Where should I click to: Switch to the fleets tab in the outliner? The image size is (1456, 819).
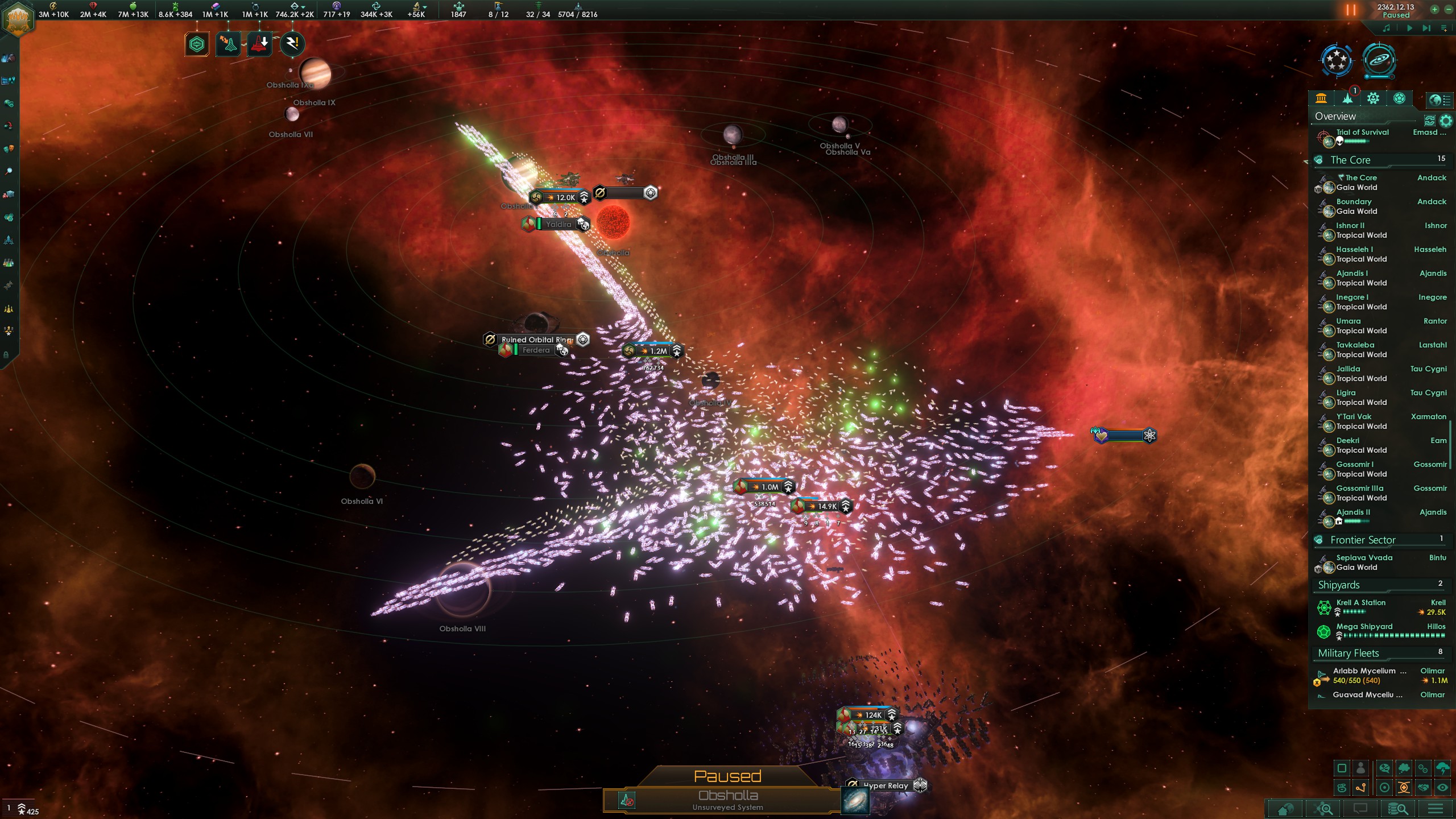tap(1348, 98)
